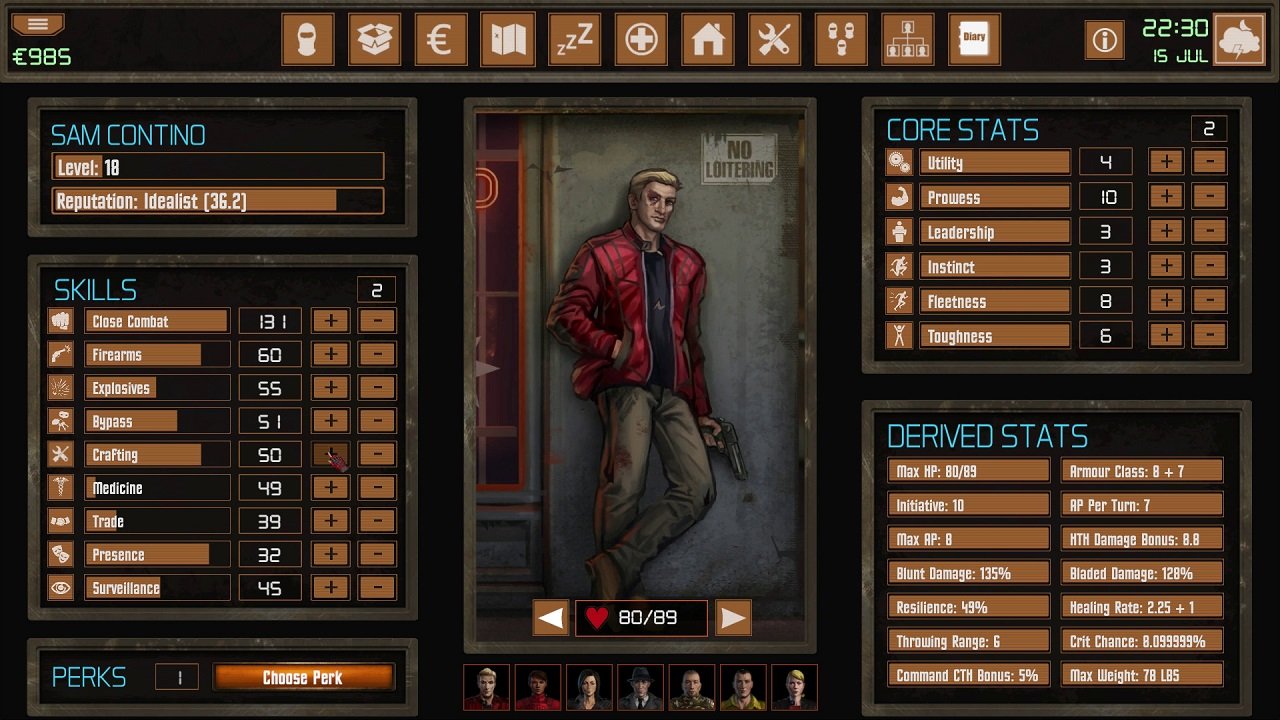Viewport: 1280px width, 720px height.
Task: Decrease the Toughness core stat
Action: (x=1211, y=336)
